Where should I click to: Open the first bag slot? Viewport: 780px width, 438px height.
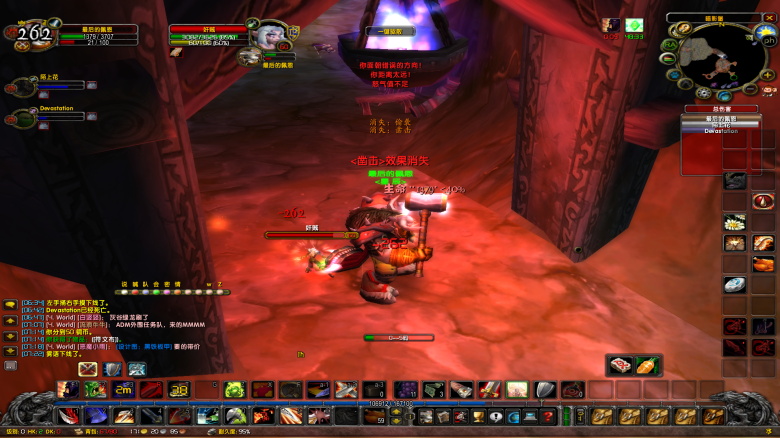(x=604, y=415)
